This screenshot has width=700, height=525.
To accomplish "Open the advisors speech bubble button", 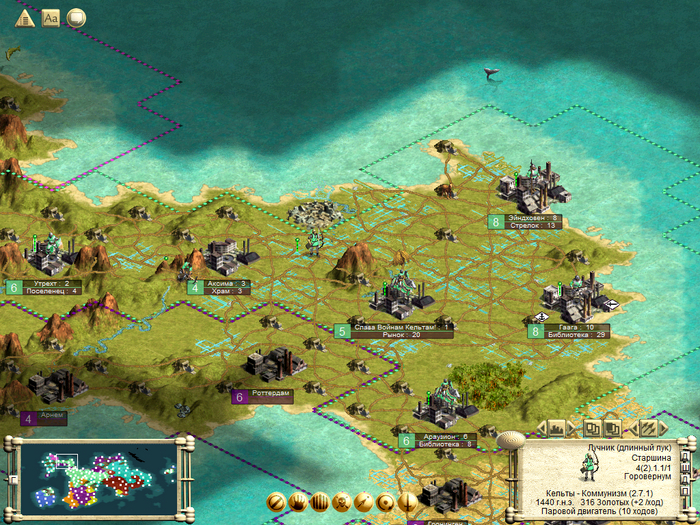I will [x=76, y=17].
